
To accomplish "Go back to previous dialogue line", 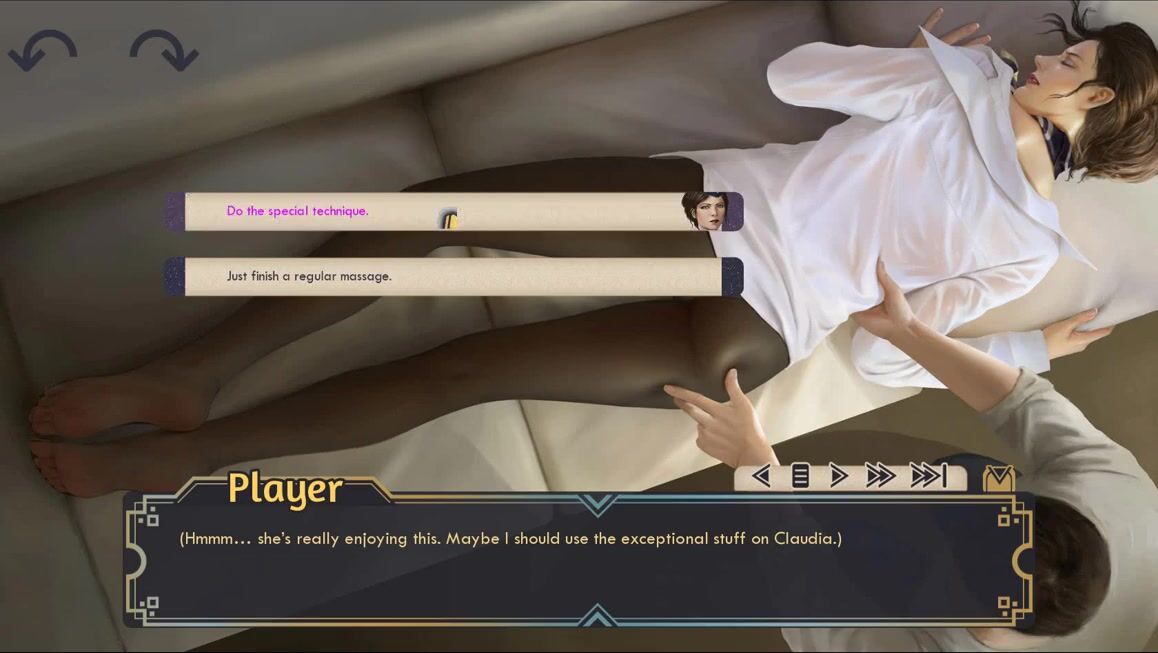I will [x=761, y=476].
